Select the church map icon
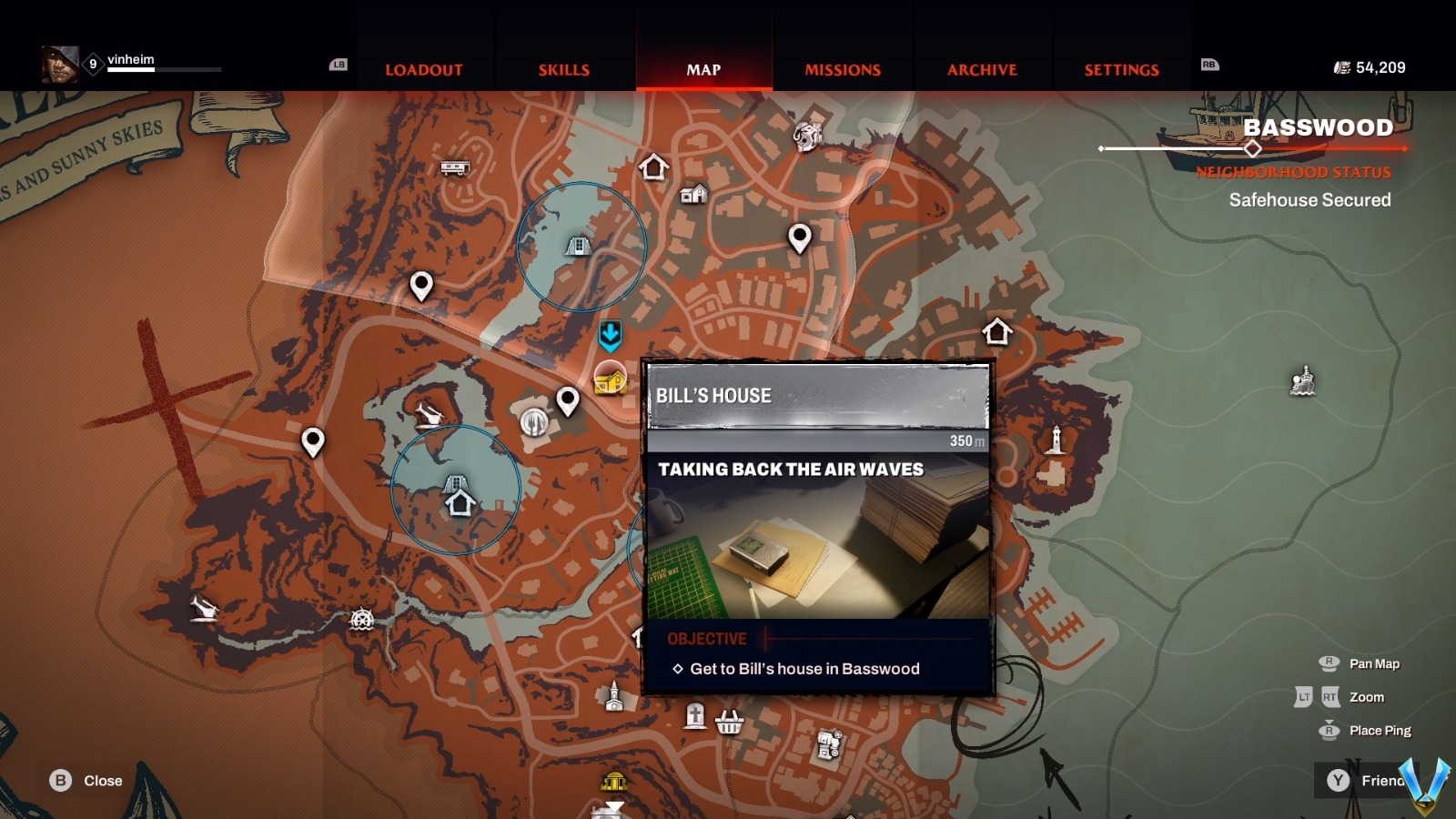The height and width of the screenshot is (819, 1456). 614,696
